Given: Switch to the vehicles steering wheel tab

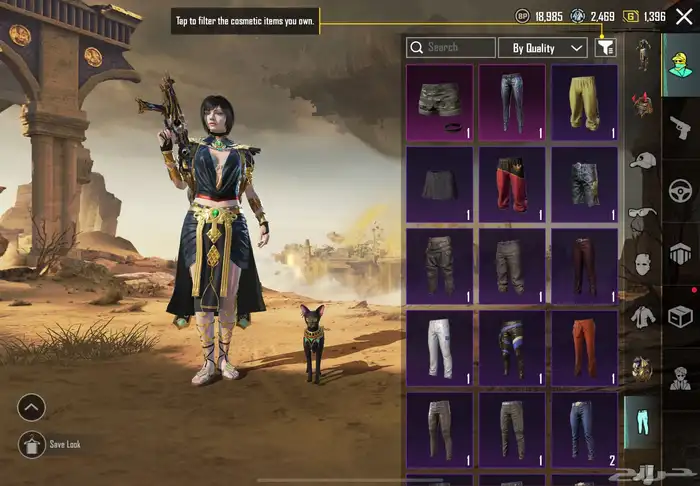Looking at the screenshot, I should (681, 190).
